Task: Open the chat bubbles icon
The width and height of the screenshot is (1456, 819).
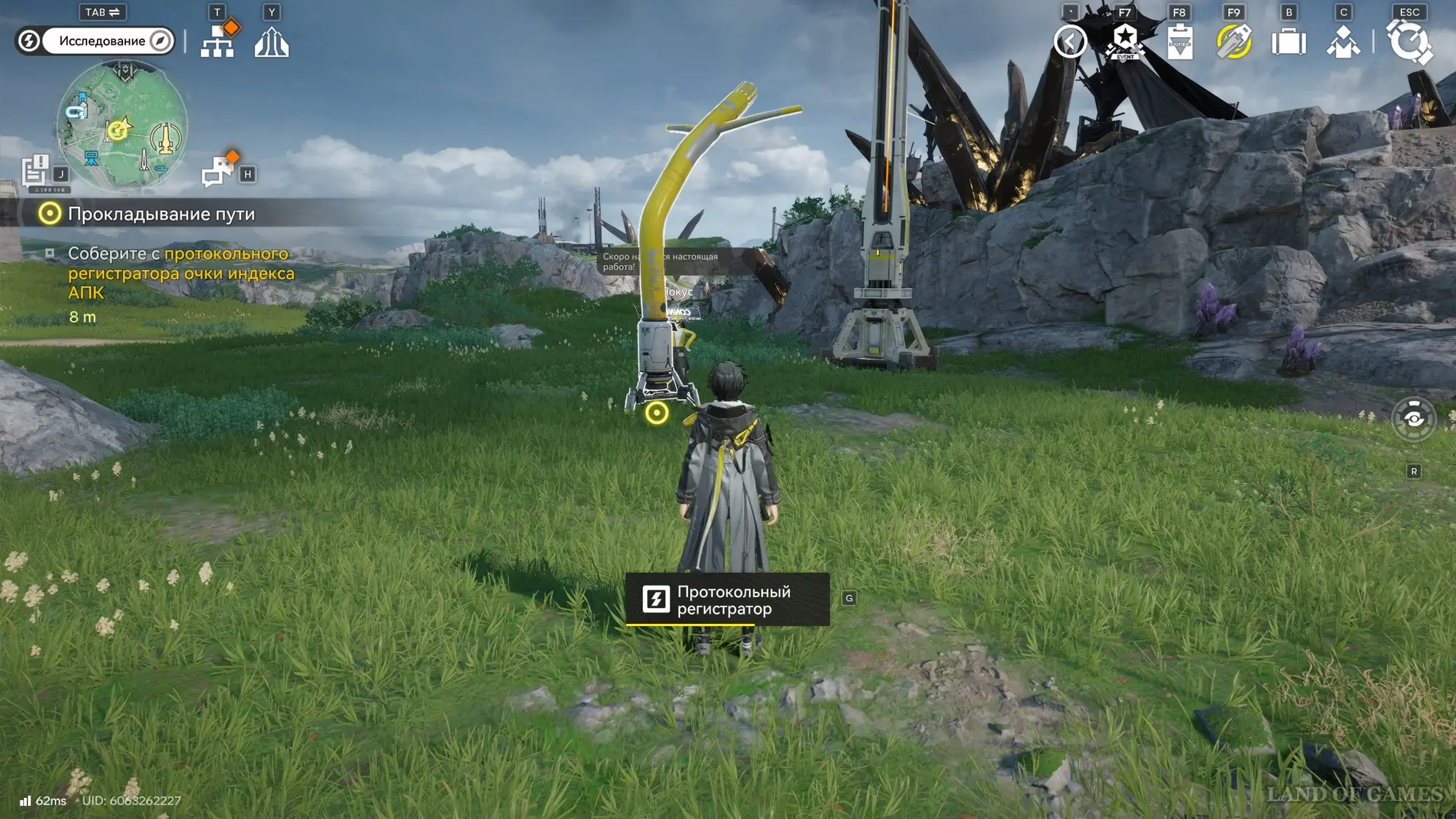Action: 218,172
